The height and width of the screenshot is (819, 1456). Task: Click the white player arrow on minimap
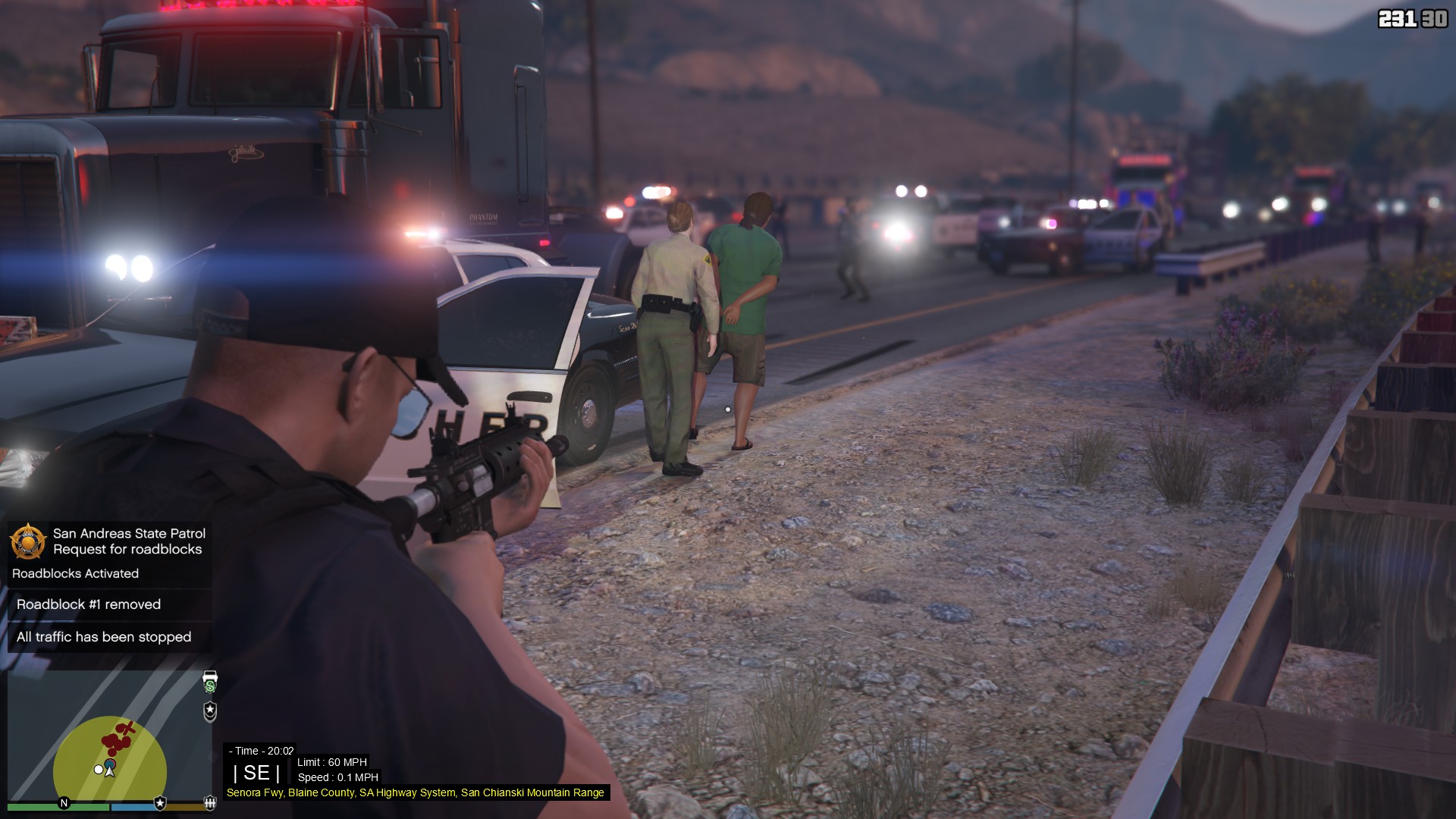point(110,771)
